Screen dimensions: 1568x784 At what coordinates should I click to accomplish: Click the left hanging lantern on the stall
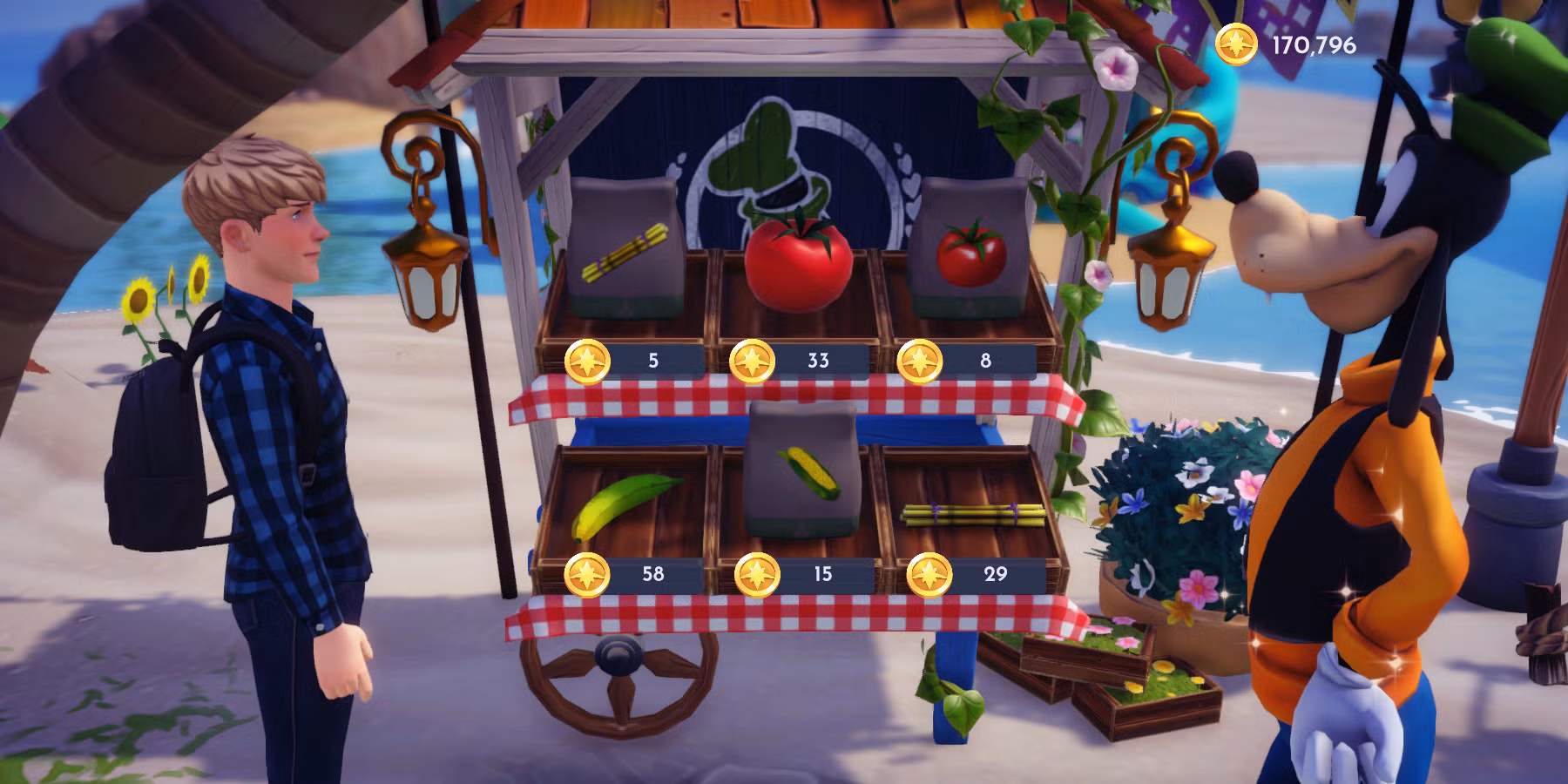click(424, 270)
